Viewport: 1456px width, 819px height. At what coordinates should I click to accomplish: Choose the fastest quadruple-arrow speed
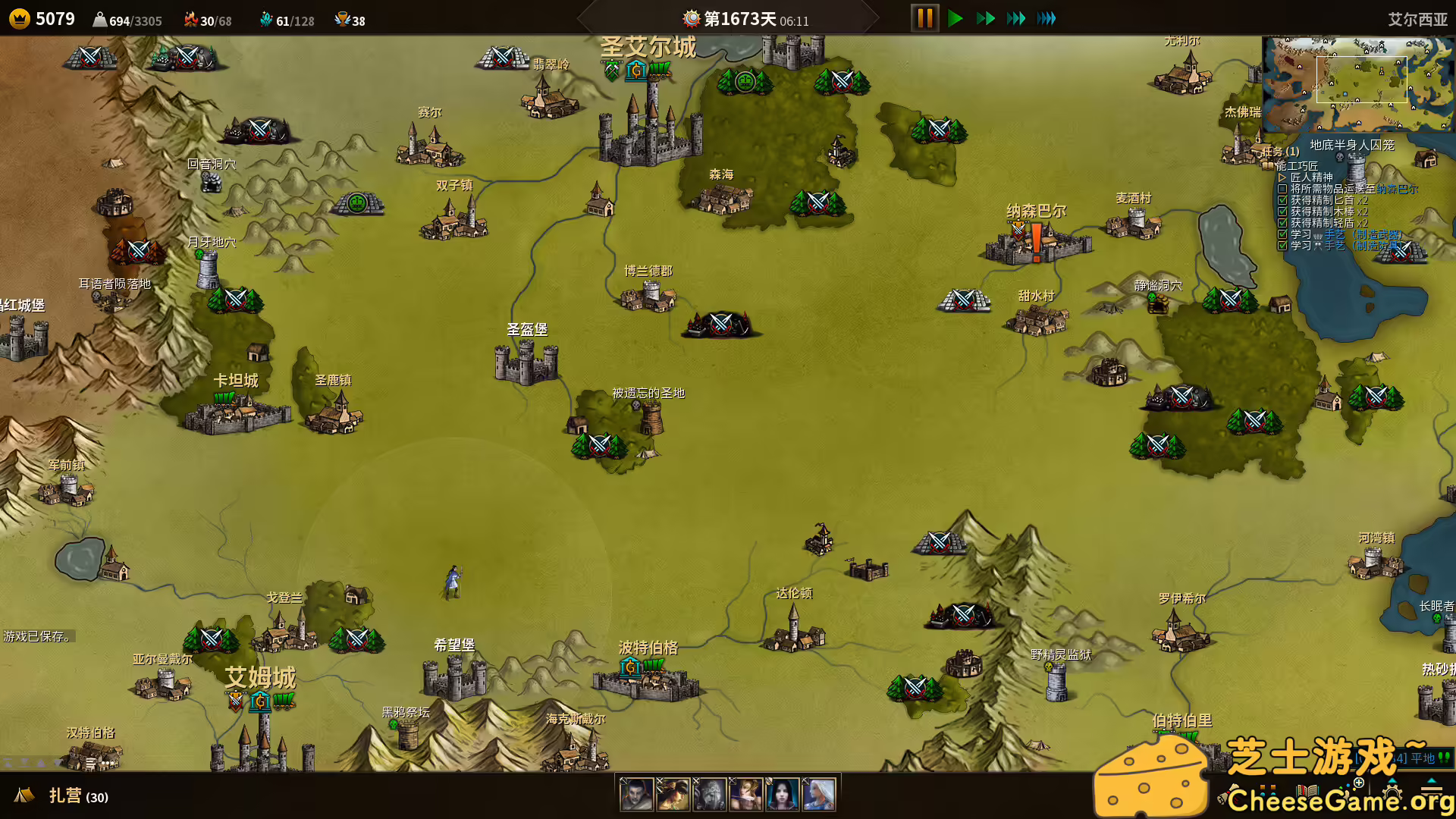[x=1046, y=18]
